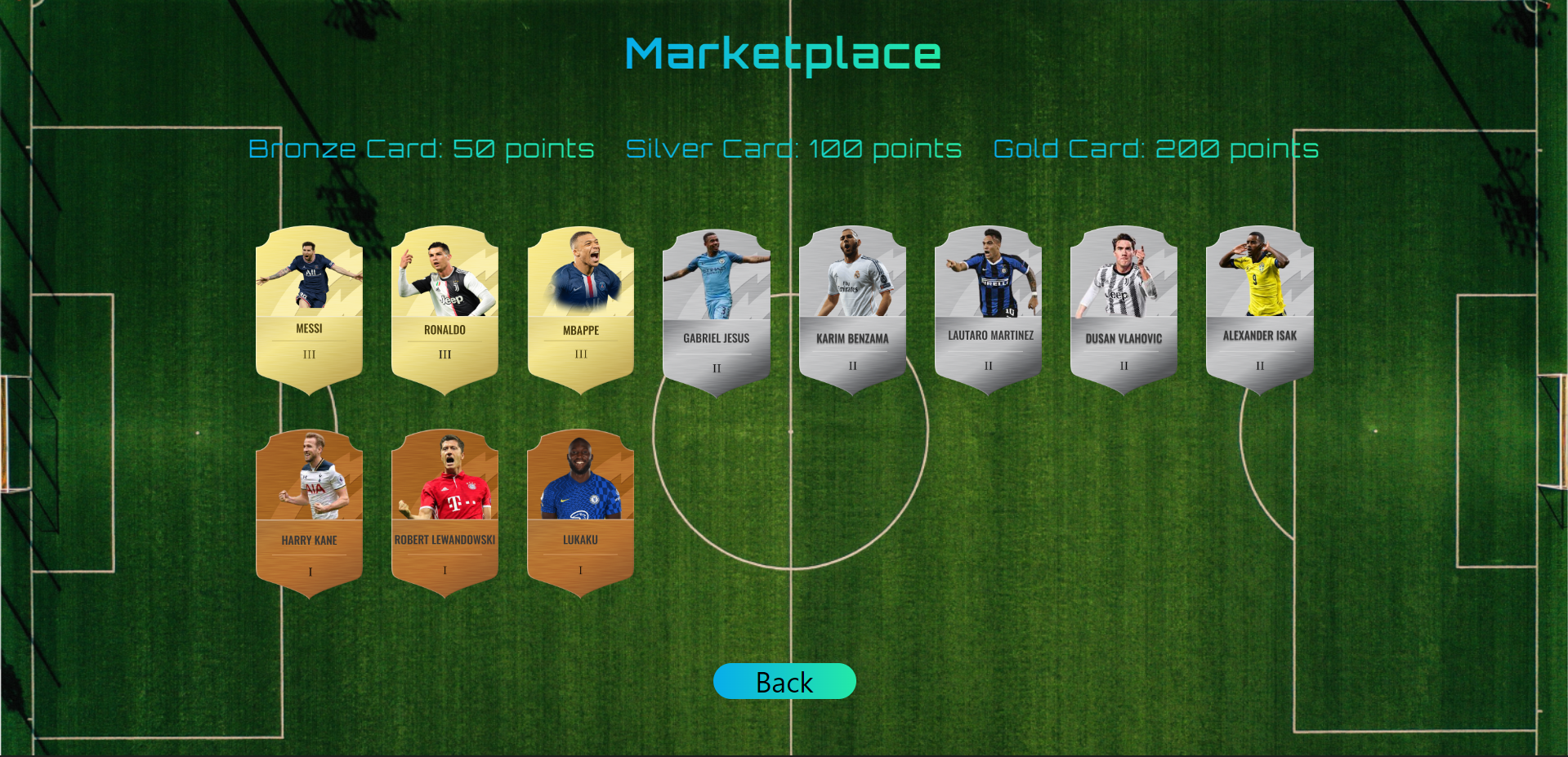
Task: Pick the bronze Robert Lewandowski card
Action: click(x=444, y=513)
